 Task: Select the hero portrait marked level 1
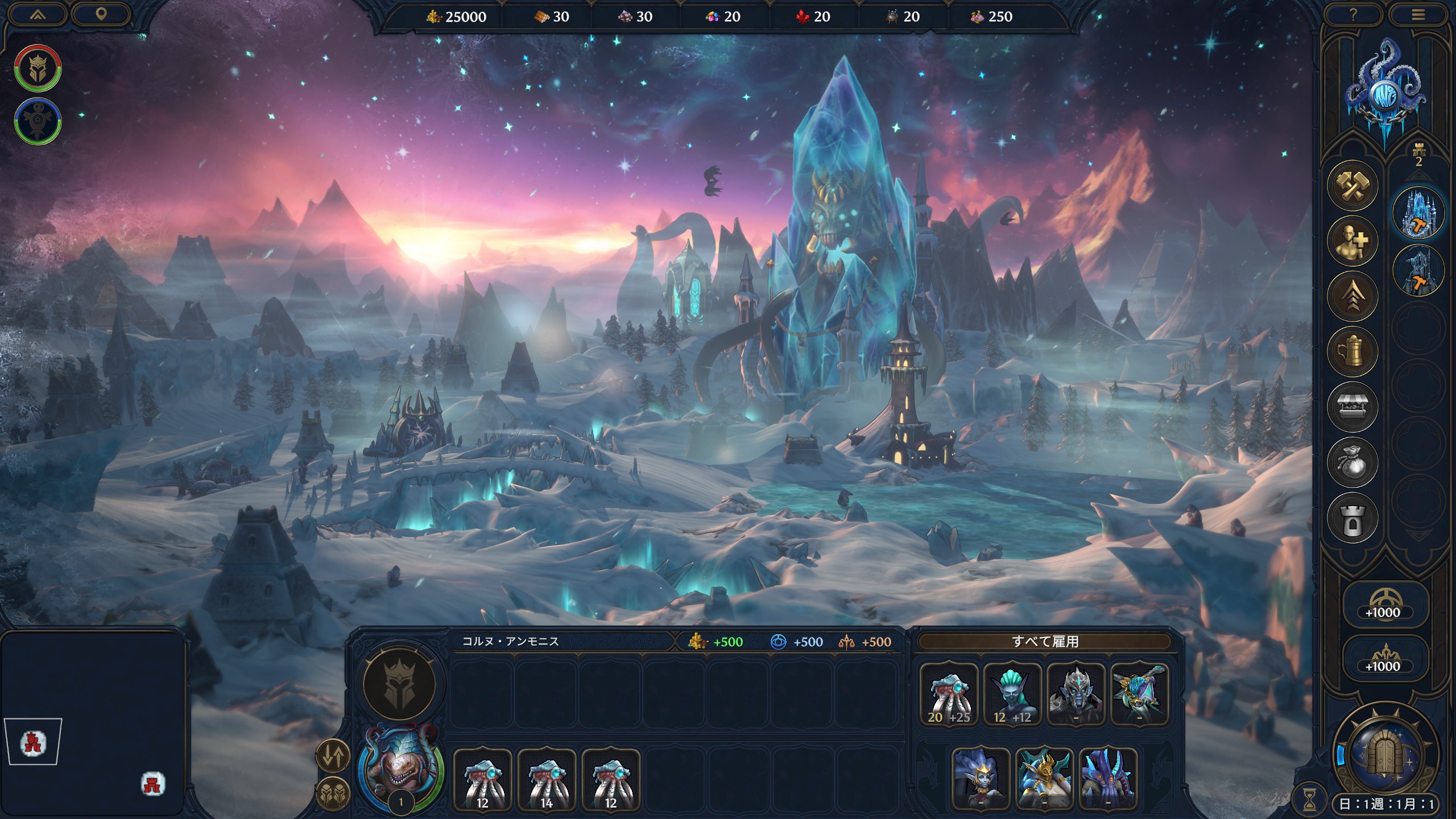point(401,768)
